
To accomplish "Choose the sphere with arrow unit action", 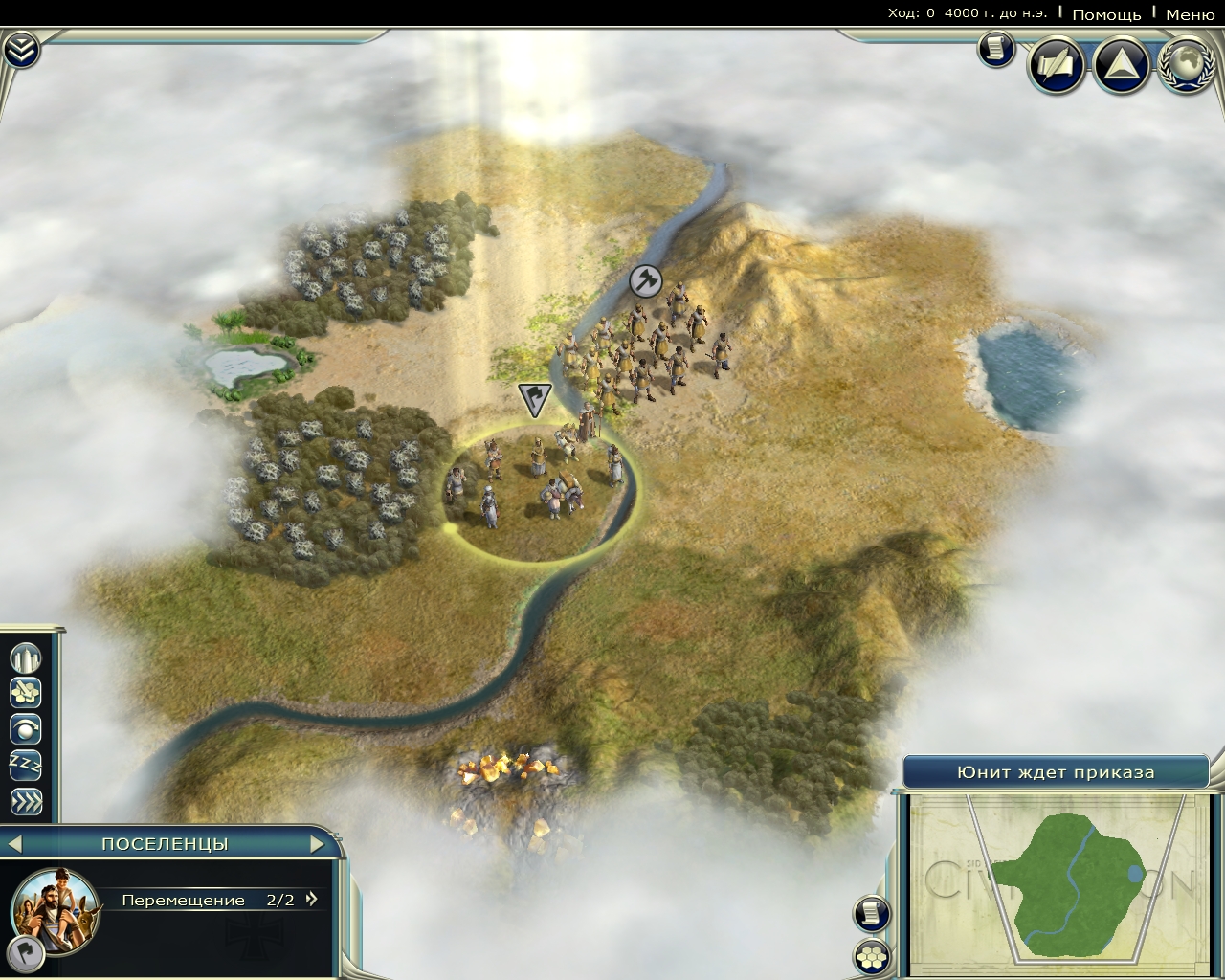I will [x=26, y=729].
